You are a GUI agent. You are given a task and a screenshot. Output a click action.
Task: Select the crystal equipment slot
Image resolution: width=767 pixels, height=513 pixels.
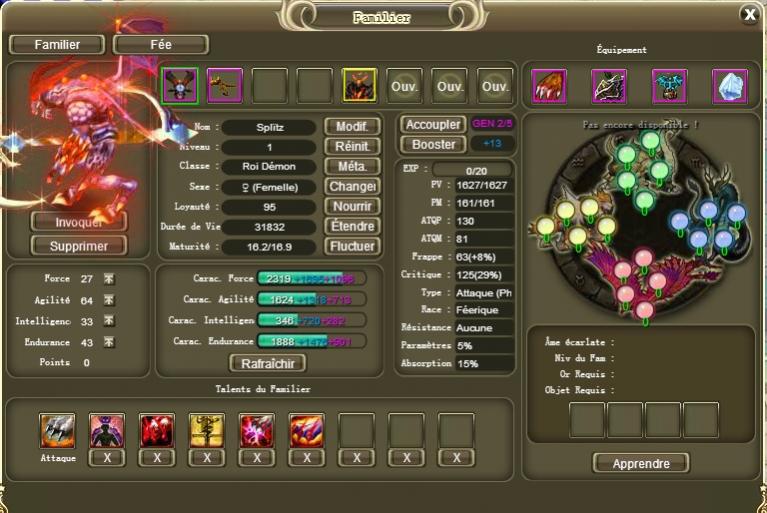(729, 86)
